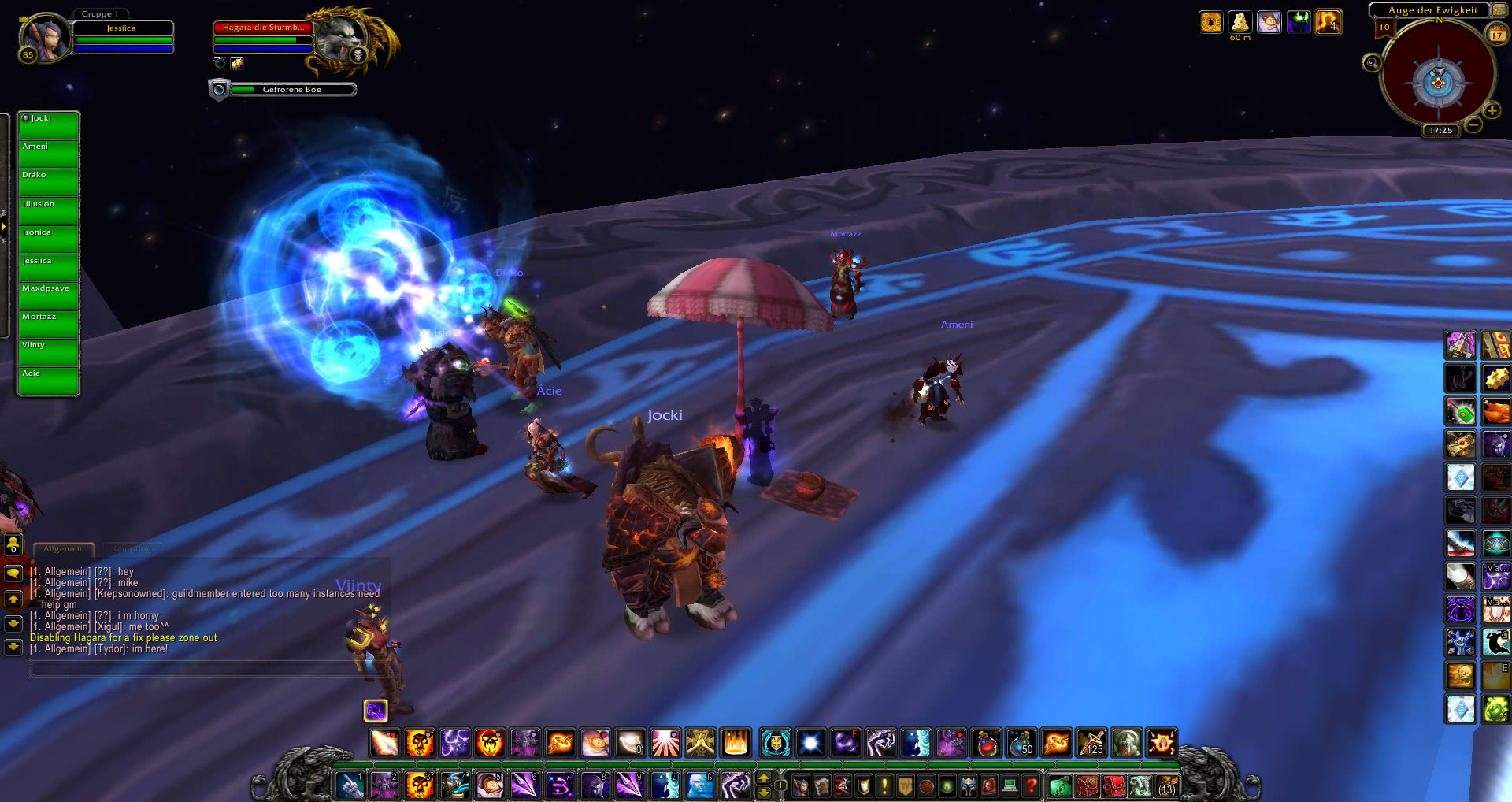Zoom out the minimap with minus button
Viewport: 1512px width, 802px height.
[1473, 125]
